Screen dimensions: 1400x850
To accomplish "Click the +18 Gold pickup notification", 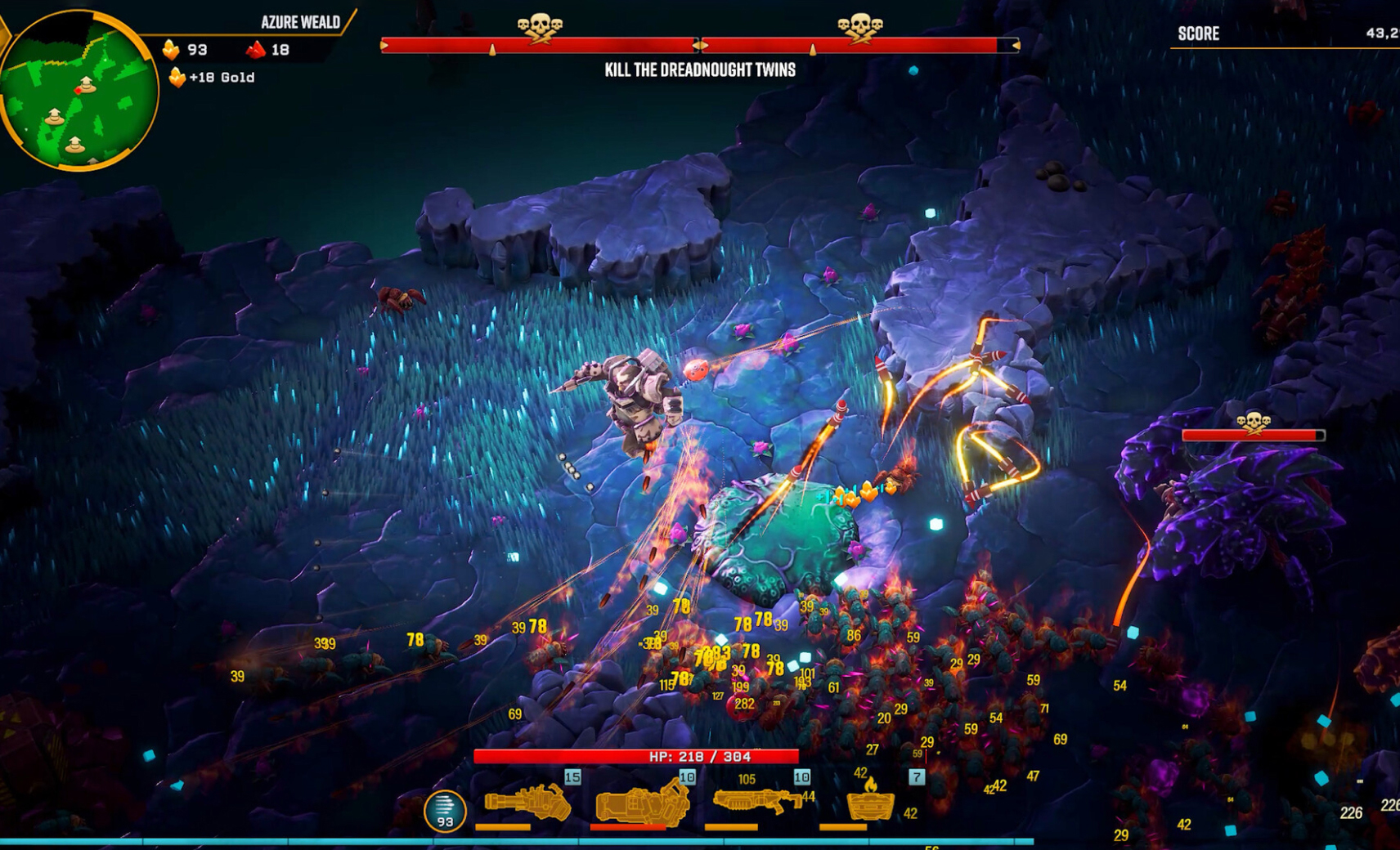I will 214,77.
